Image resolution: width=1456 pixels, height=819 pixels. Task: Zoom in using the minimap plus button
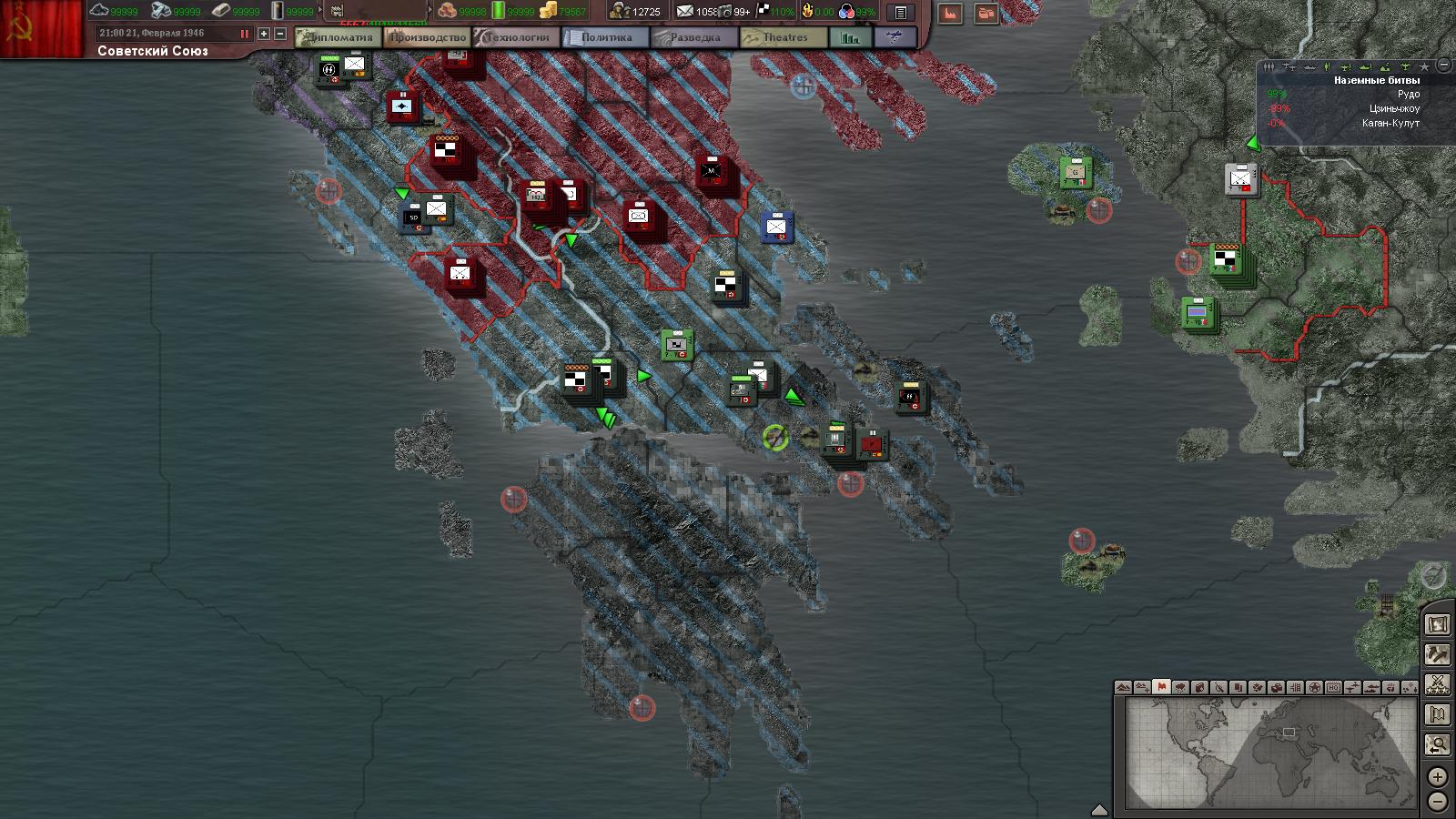tap(1437, 777)
